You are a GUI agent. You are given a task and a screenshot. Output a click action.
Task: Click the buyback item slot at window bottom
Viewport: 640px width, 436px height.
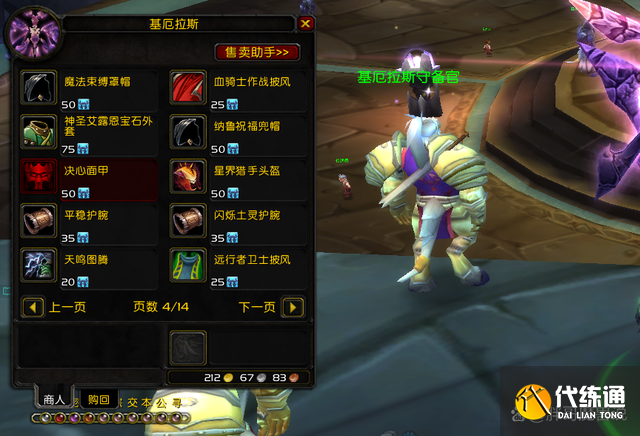(186, 345)
